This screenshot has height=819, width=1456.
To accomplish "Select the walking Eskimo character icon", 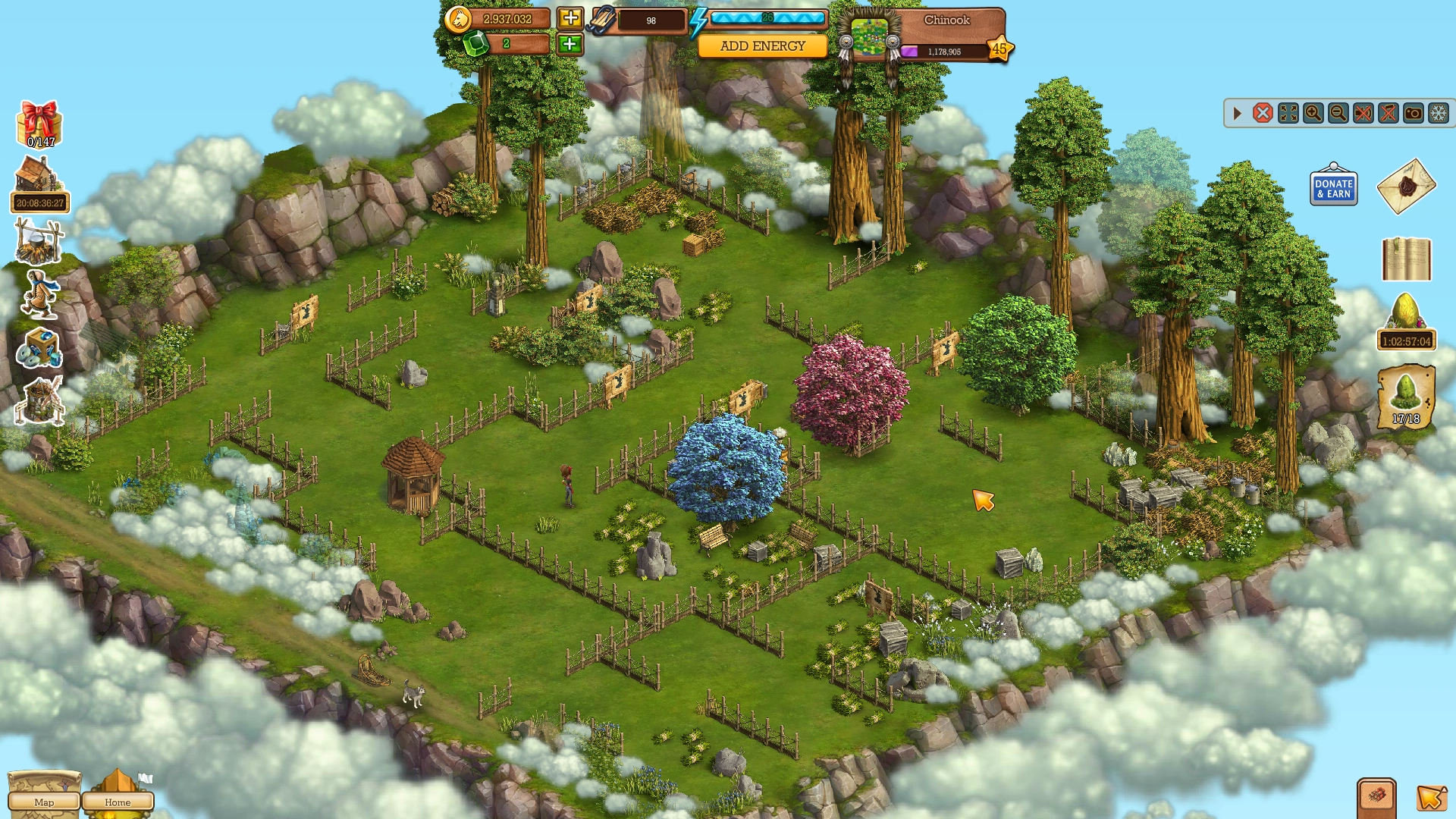I will point(40,294).
